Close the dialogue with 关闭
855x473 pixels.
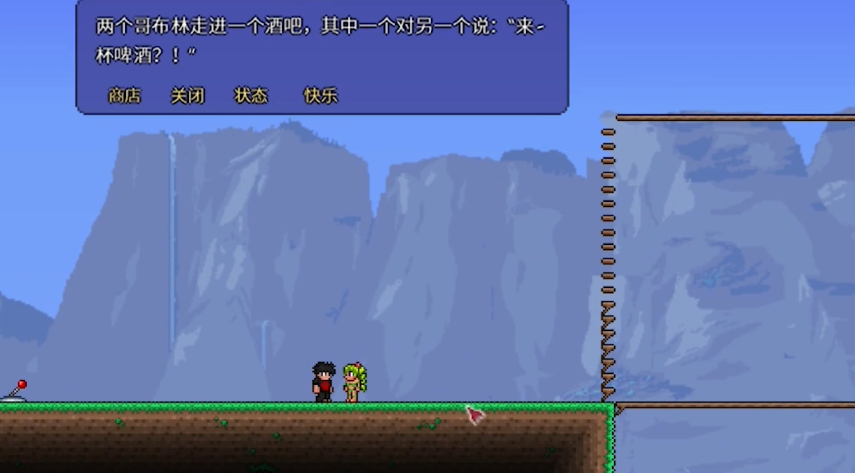click(x=187, y=96)
